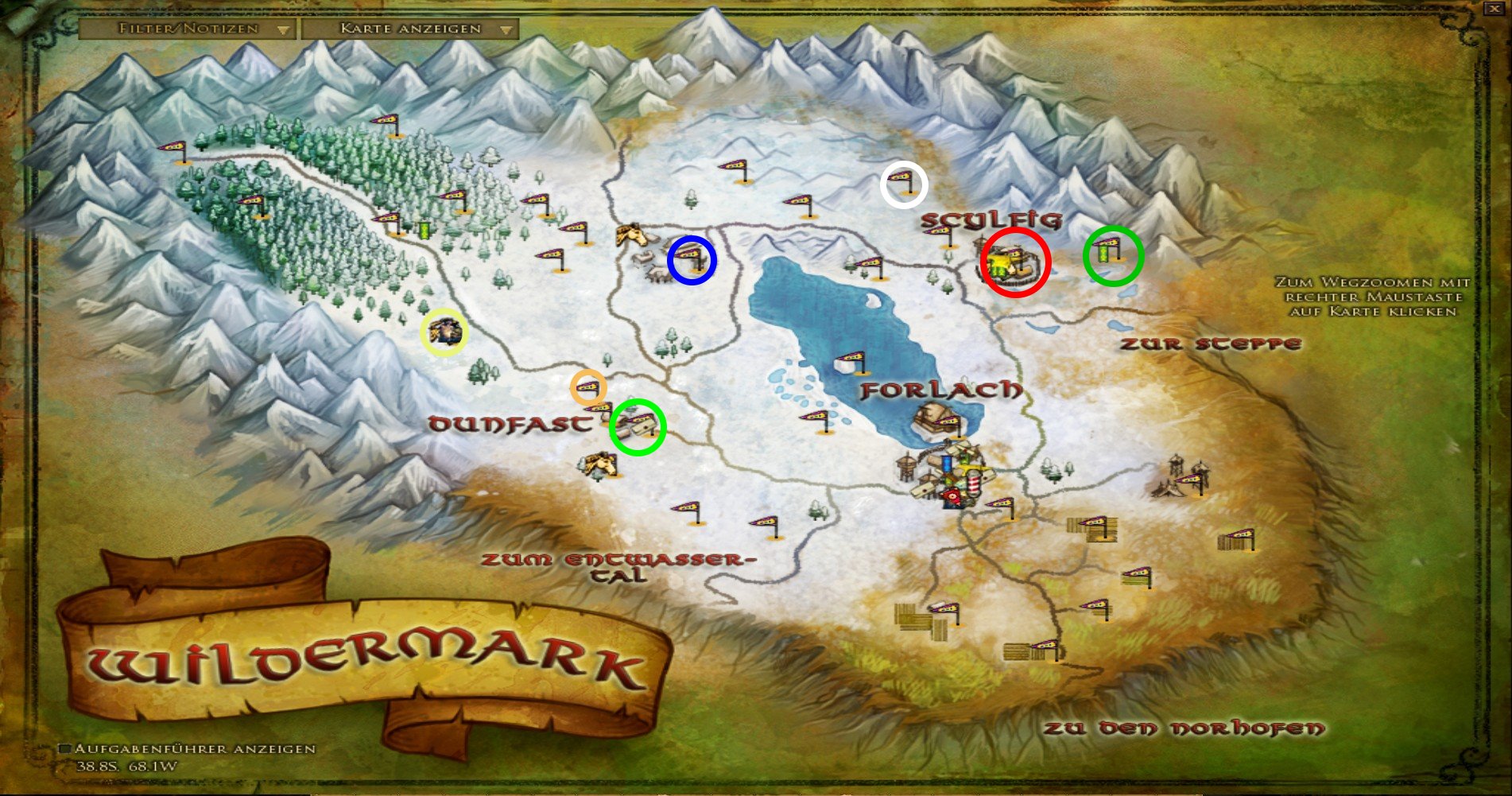The width and height of the screenshot is (1512, 796).
Task: Click the blue banner marker in Forlach
Action: pyautogui.click(x=948, y=463)
